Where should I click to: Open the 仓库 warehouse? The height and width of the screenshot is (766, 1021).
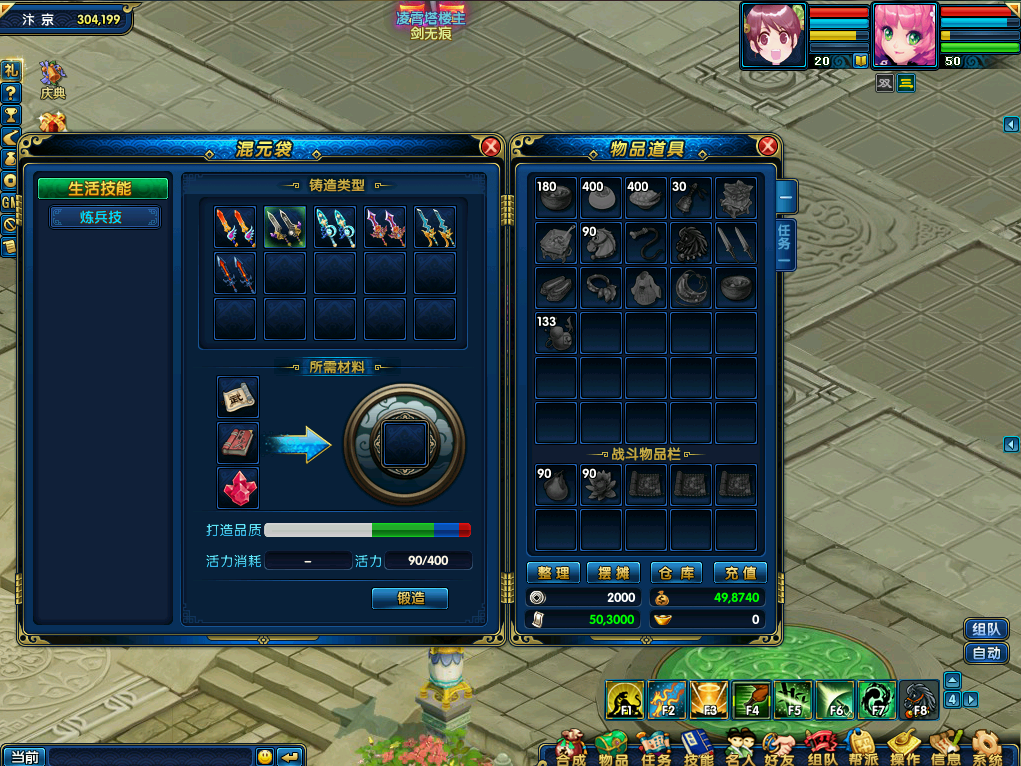click(677, 573)
